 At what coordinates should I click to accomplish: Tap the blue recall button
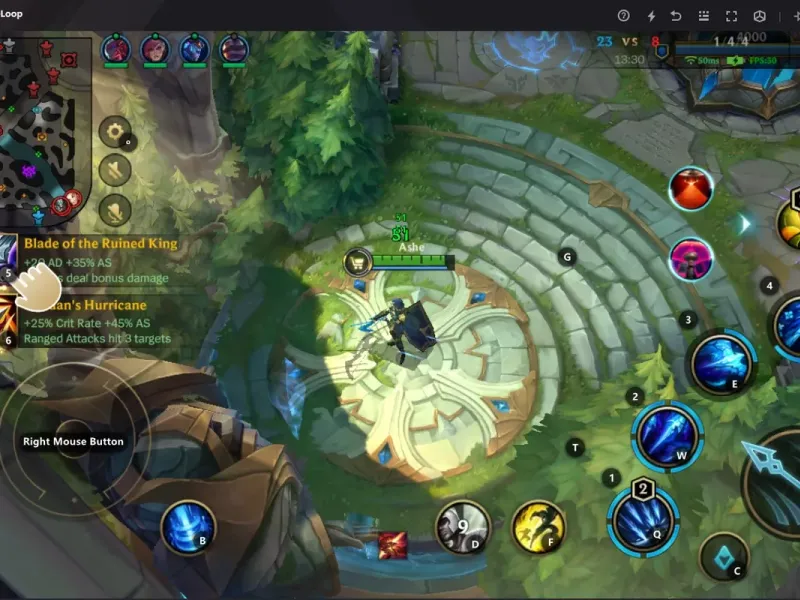point(188,527)
